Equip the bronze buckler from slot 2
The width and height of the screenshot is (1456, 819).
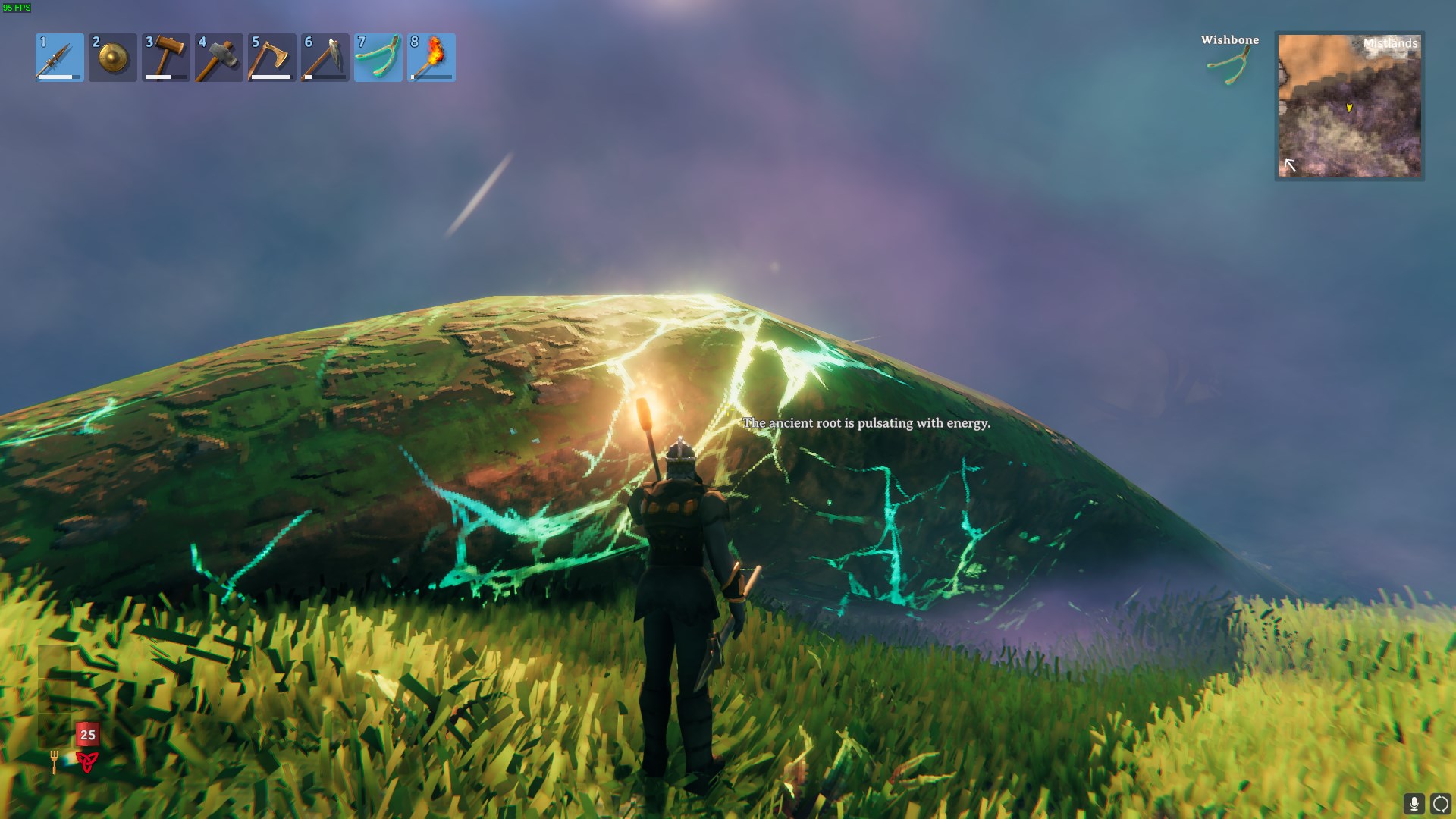click(111, 58)
